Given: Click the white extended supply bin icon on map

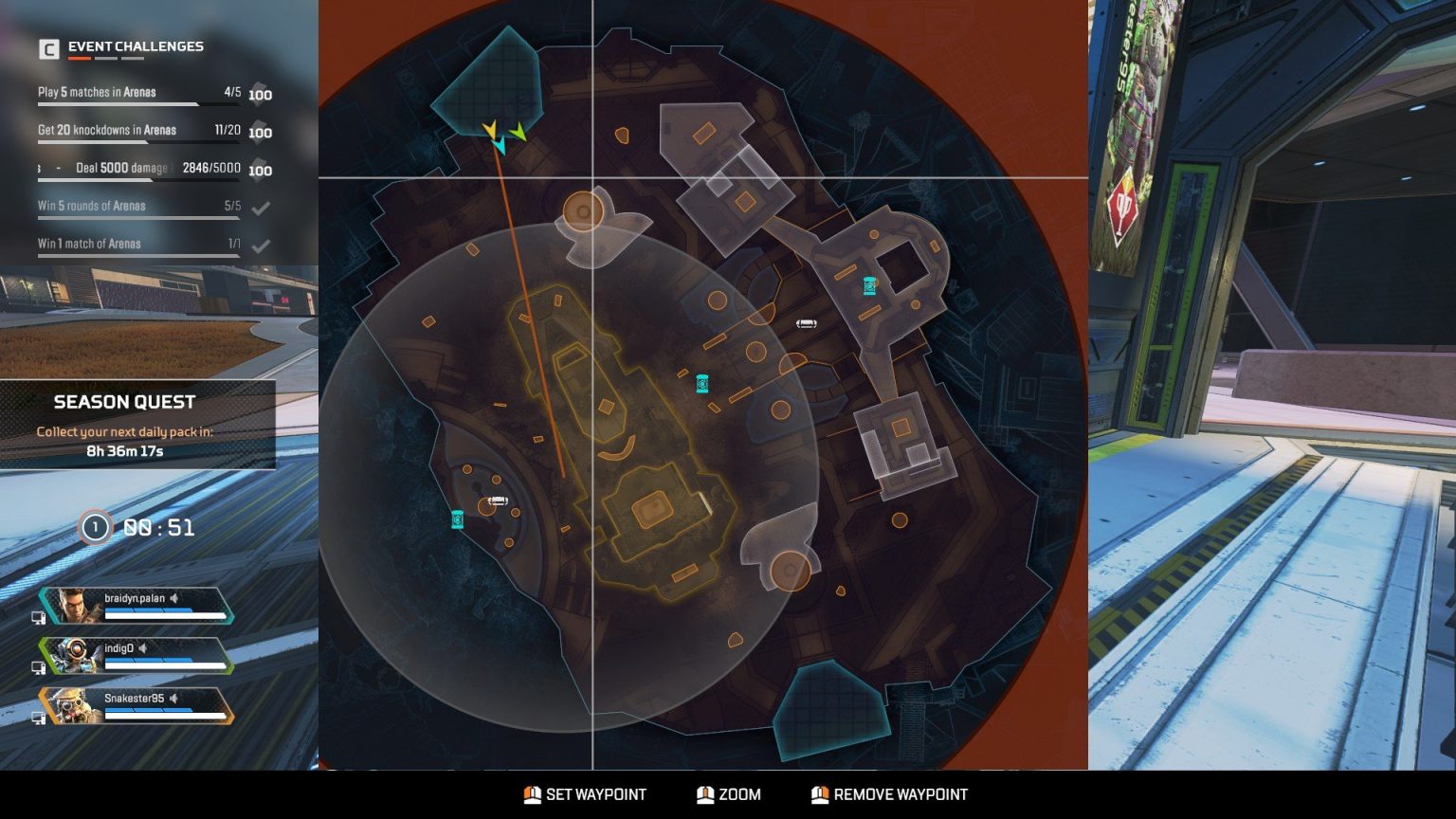Looking at the screenshot, I should [x=806, y=323].
